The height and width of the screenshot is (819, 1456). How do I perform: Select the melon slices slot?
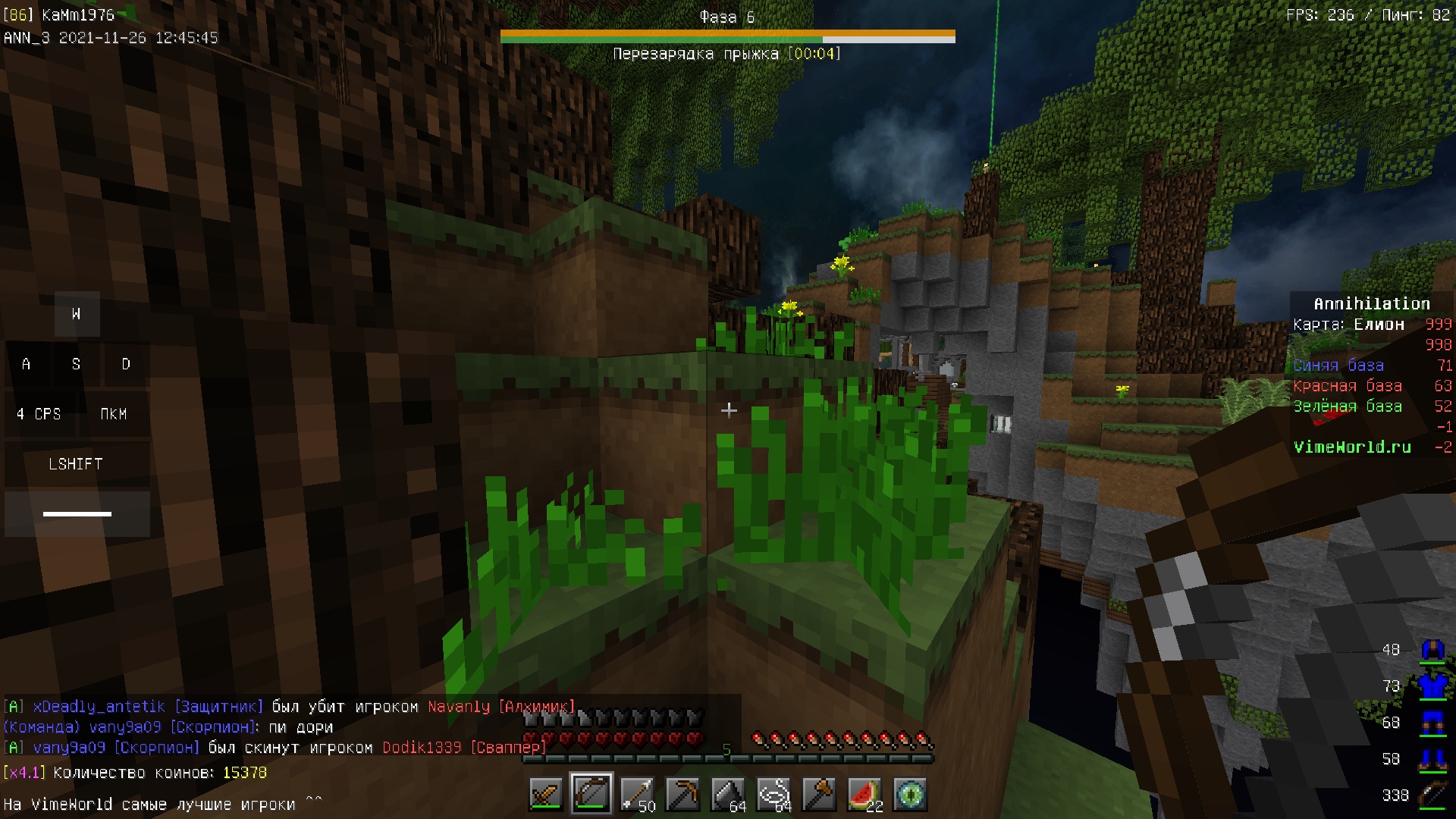click(864, 795)
